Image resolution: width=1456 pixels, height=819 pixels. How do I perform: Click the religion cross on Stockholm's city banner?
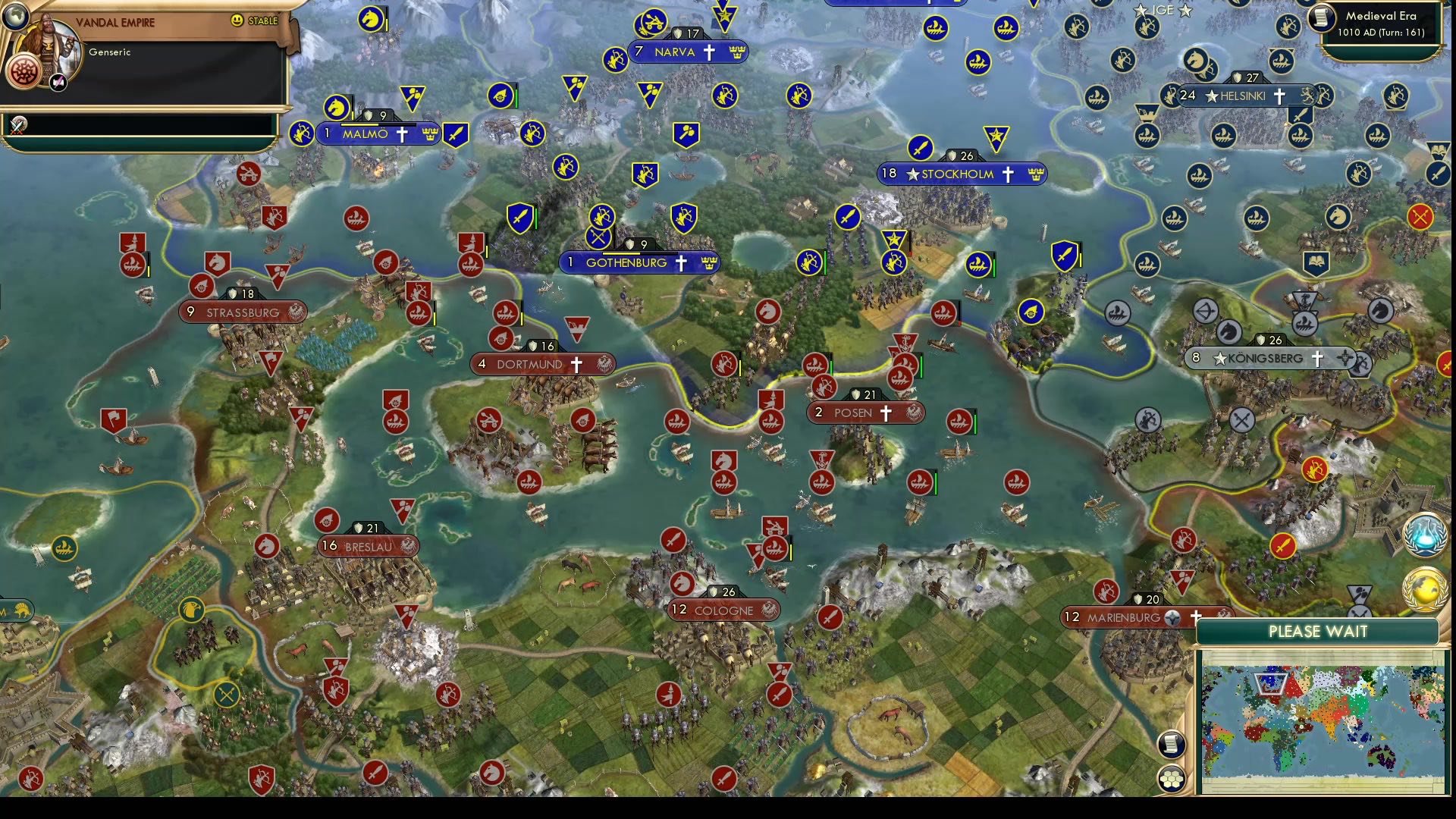(1007, 174)
